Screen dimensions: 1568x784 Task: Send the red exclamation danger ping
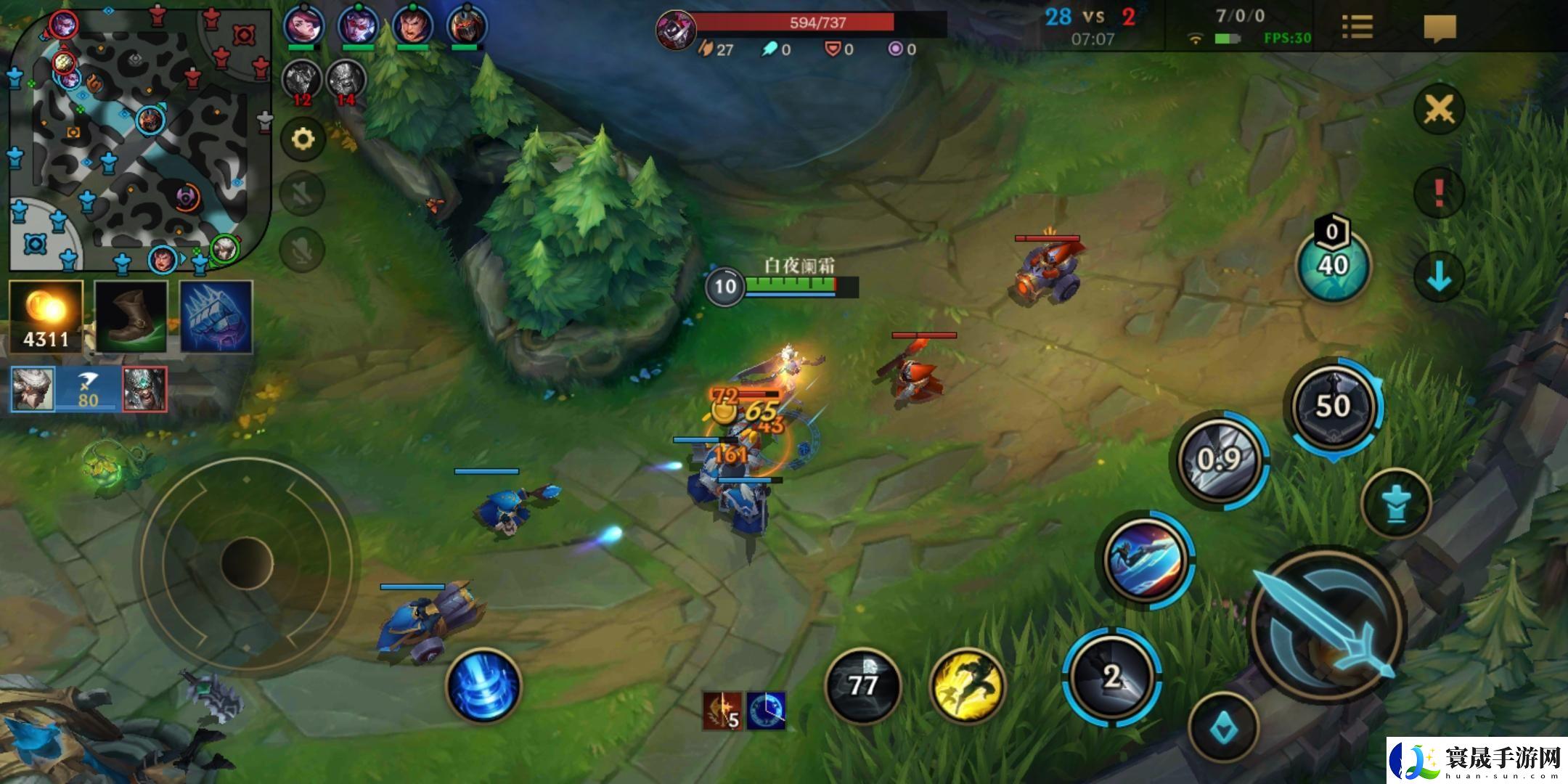pyautogui.click(x=1438, y=193)
